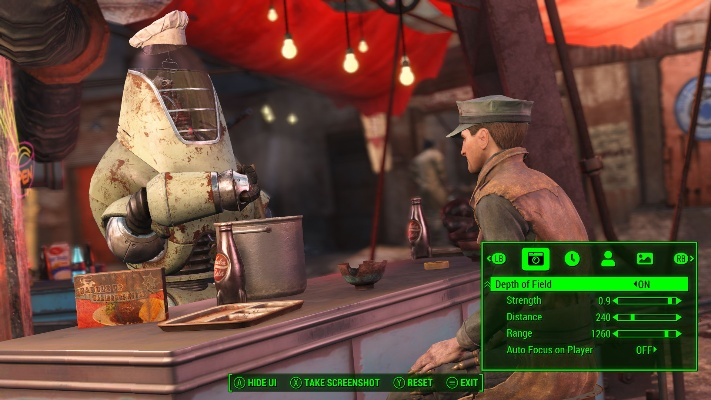711x400 pixels.
Task: Adjust the Range slider
Action: pyautogui.click(x=649, y=333)
